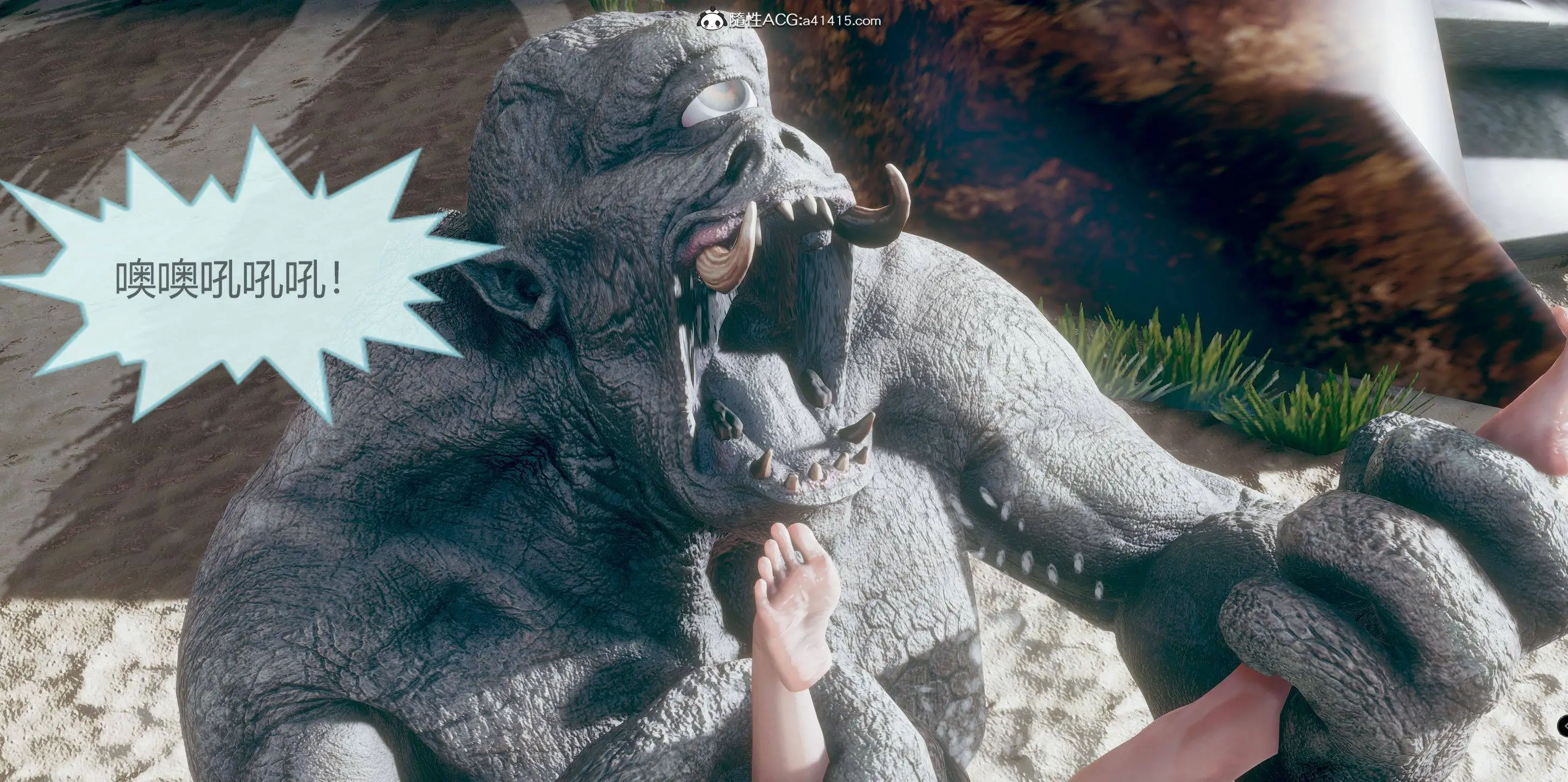Screen dimensions: 1568x782
Task: Click the black circular left-arrow button
Action: [1563, 726]
